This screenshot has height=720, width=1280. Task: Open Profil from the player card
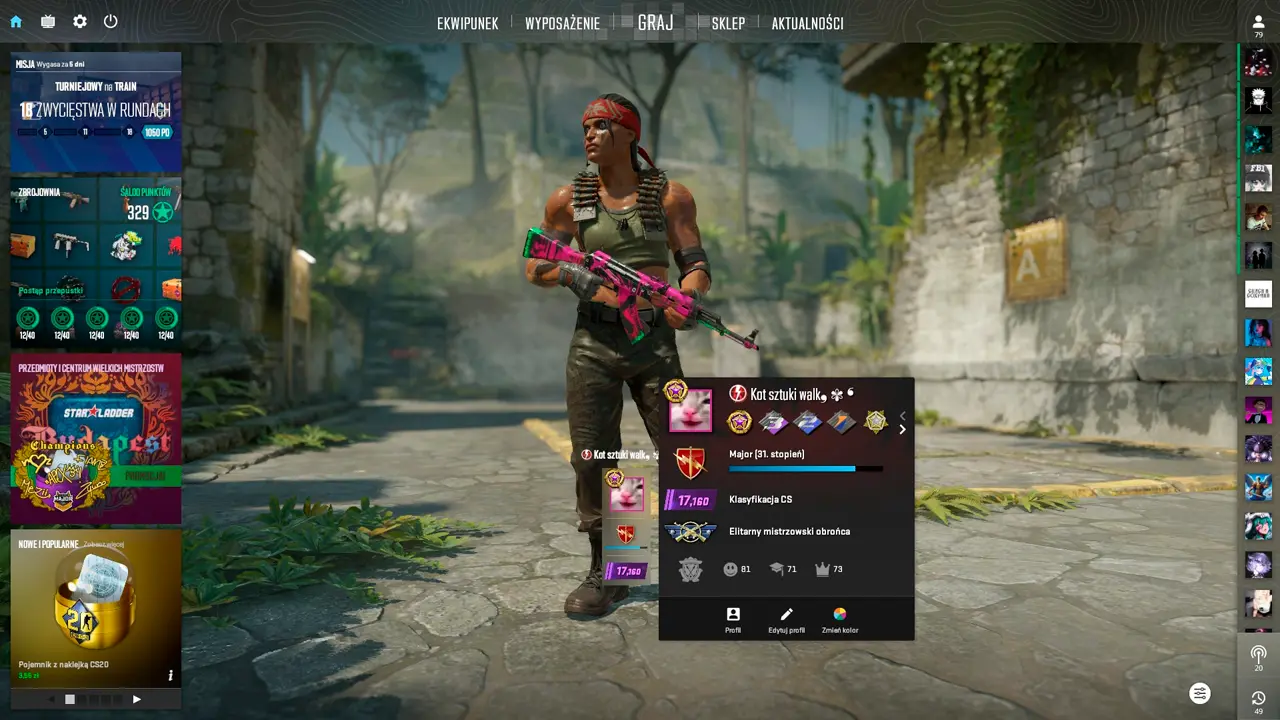click(x=733, y=620)
